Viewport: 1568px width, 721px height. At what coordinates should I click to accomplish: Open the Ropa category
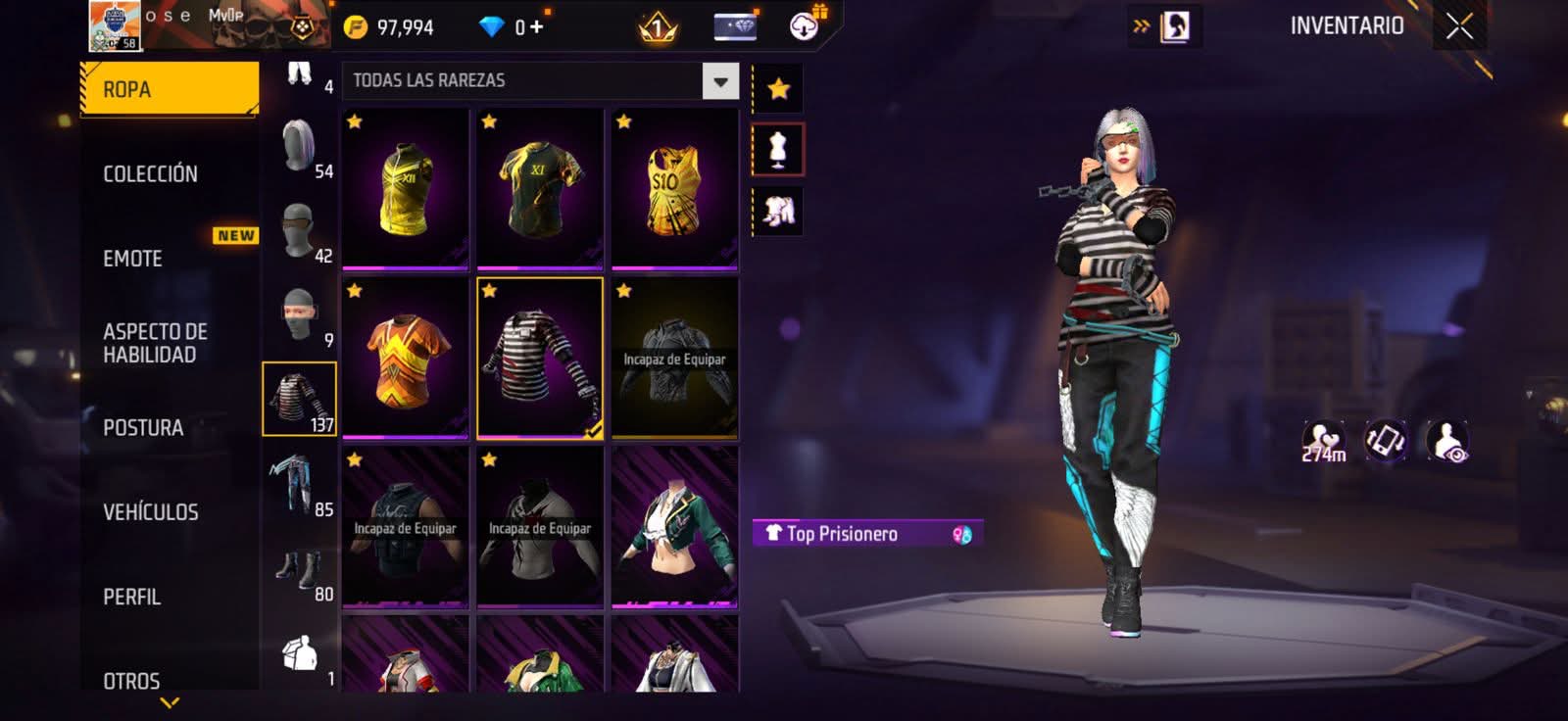(x=169, y=89)
